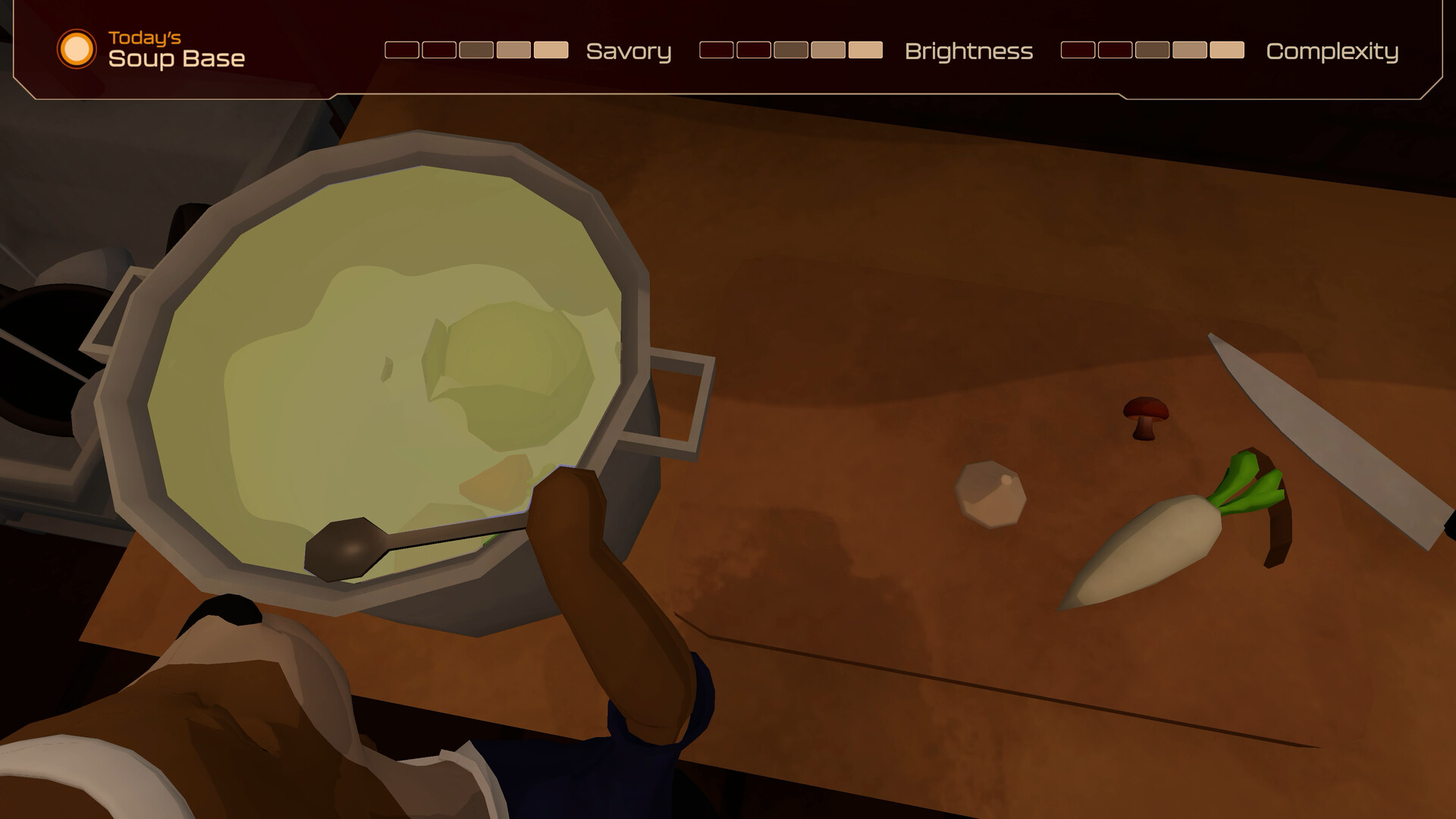The height and width of the screenshot is (819, 1456).
Task: Click the lightest Savory meter swatch
Action: [x=551, y=50]
